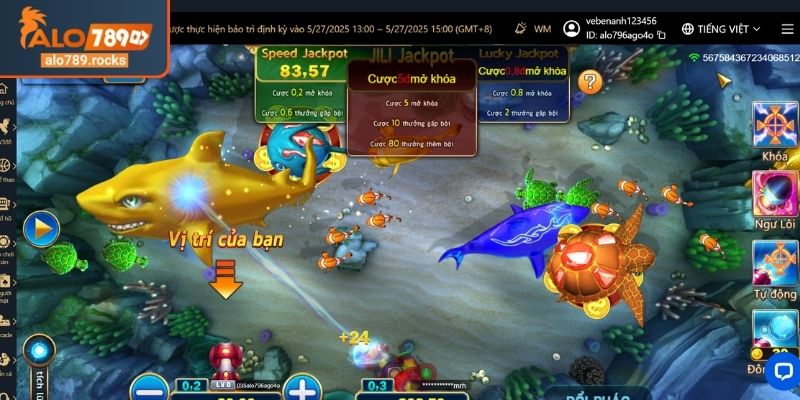Open the vebenanh123456 user profile

[x=571, y=29]
